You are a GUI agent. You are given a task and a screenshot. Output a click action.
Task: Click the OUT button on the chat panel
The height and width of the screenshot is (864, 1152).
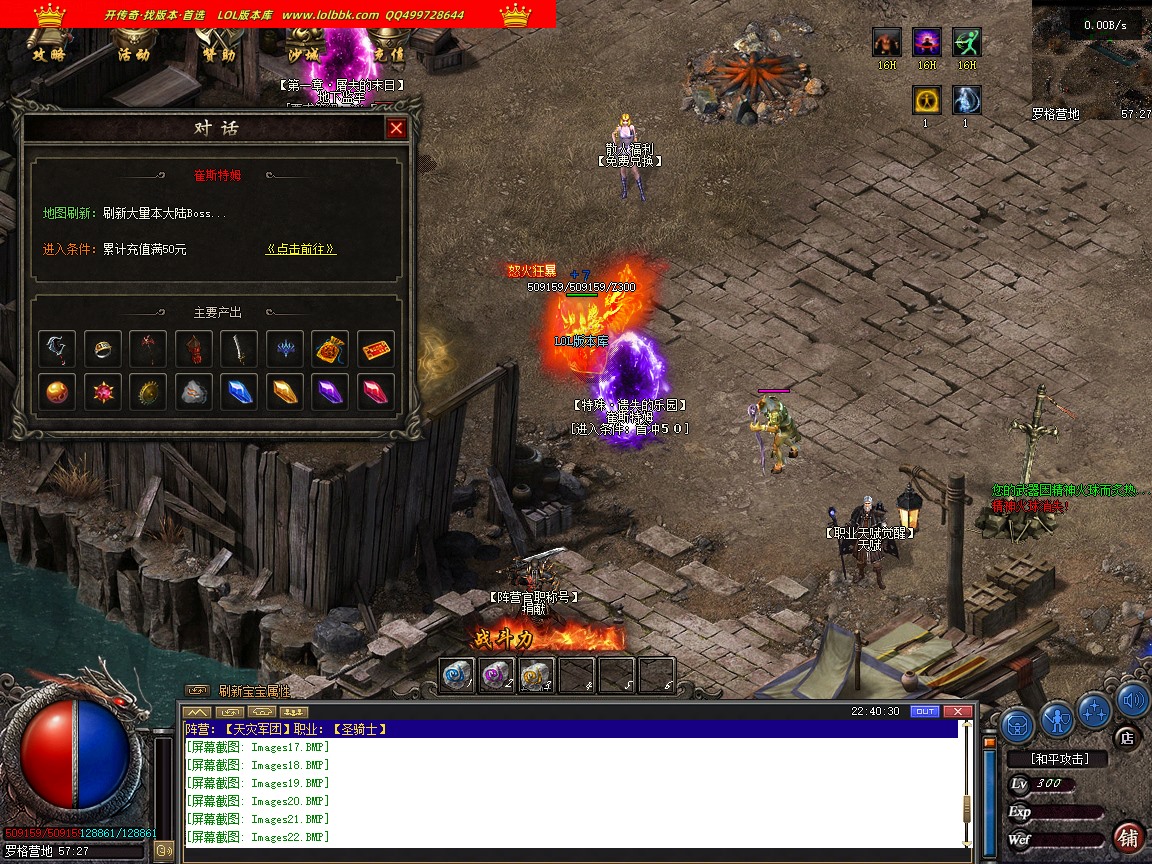(925, 711)
